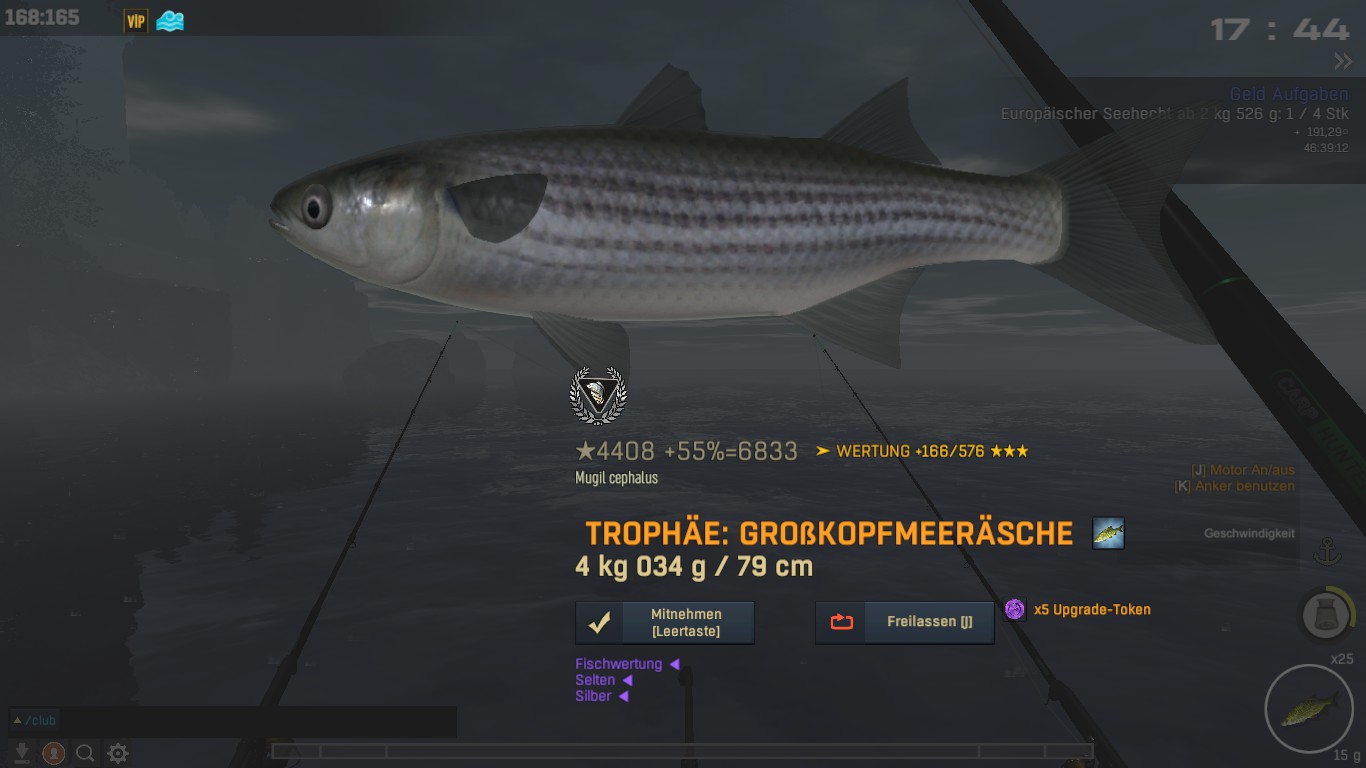
Task: Select the bait fish slot
Action: (x=1309, y=710)
